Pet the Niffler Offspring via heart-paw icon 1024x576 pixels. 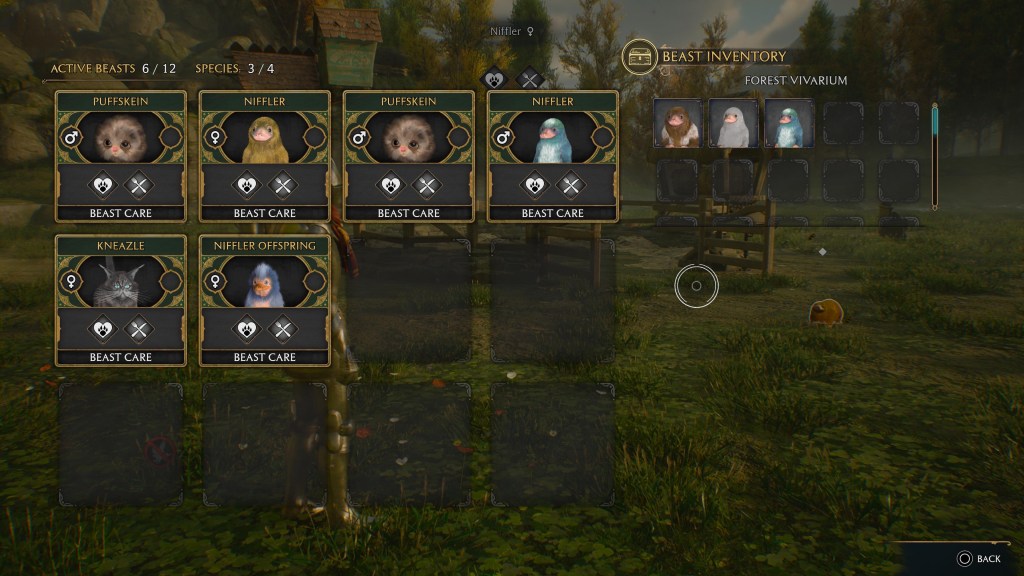click(246, 329)
